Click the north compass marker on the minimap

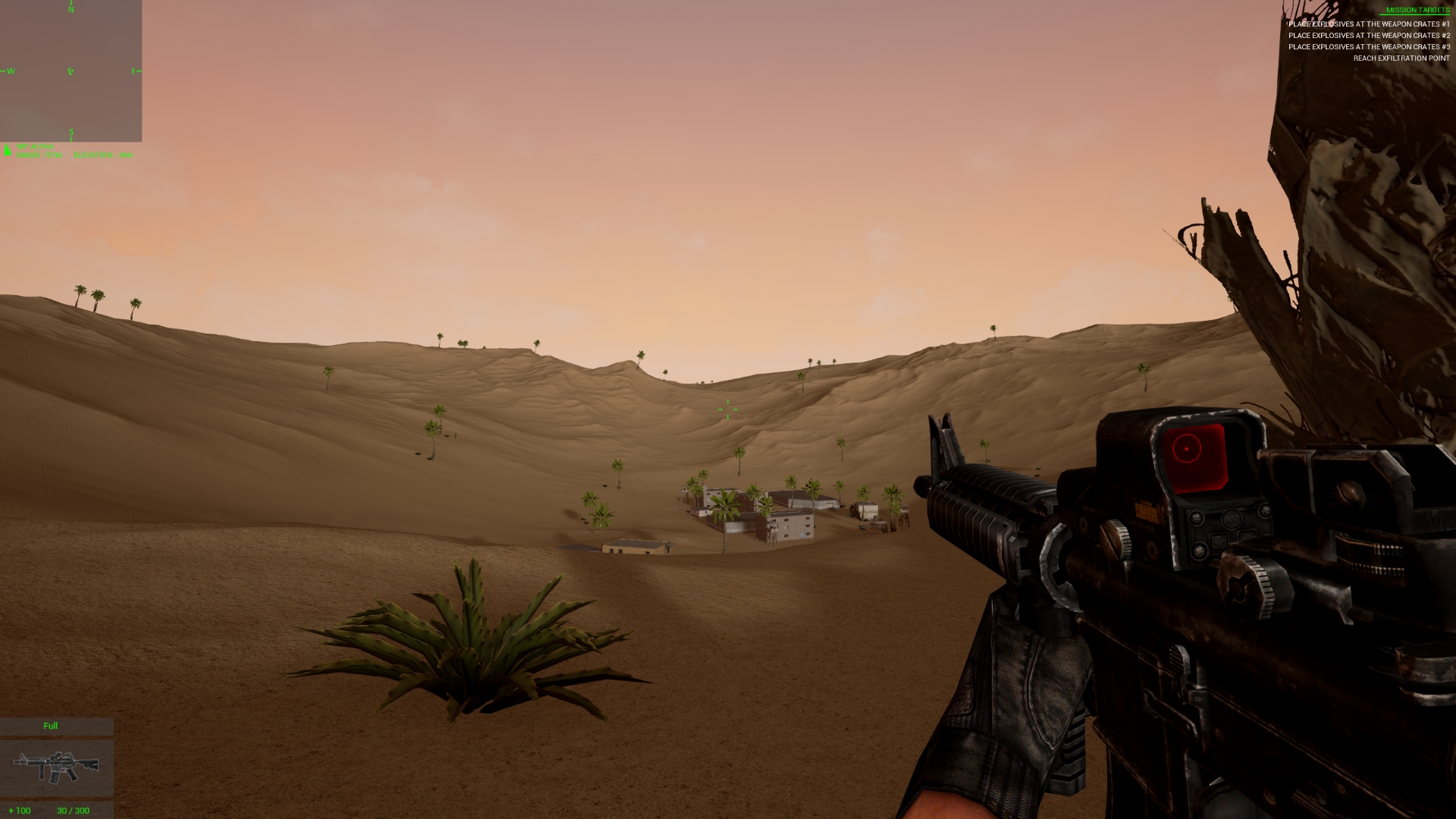coord(71,10)
